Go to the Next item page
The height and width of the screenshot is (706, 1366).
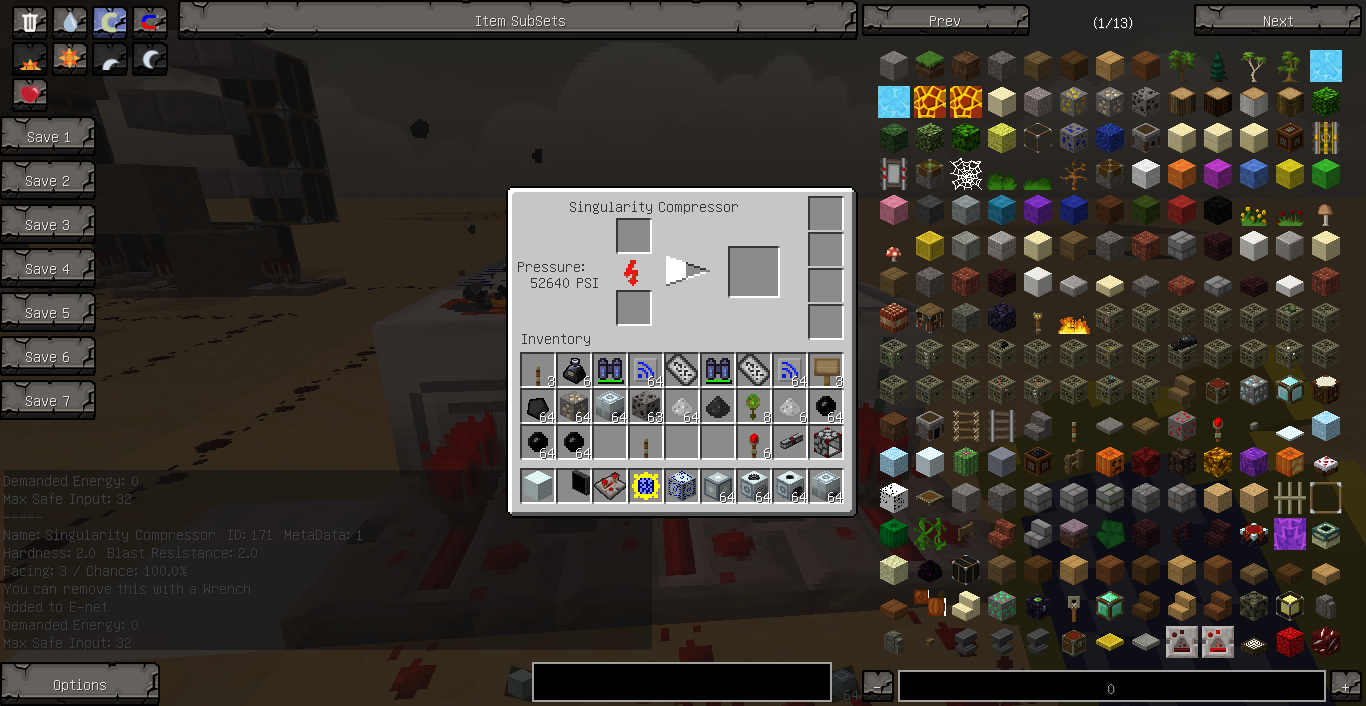tap(1277, 21)
